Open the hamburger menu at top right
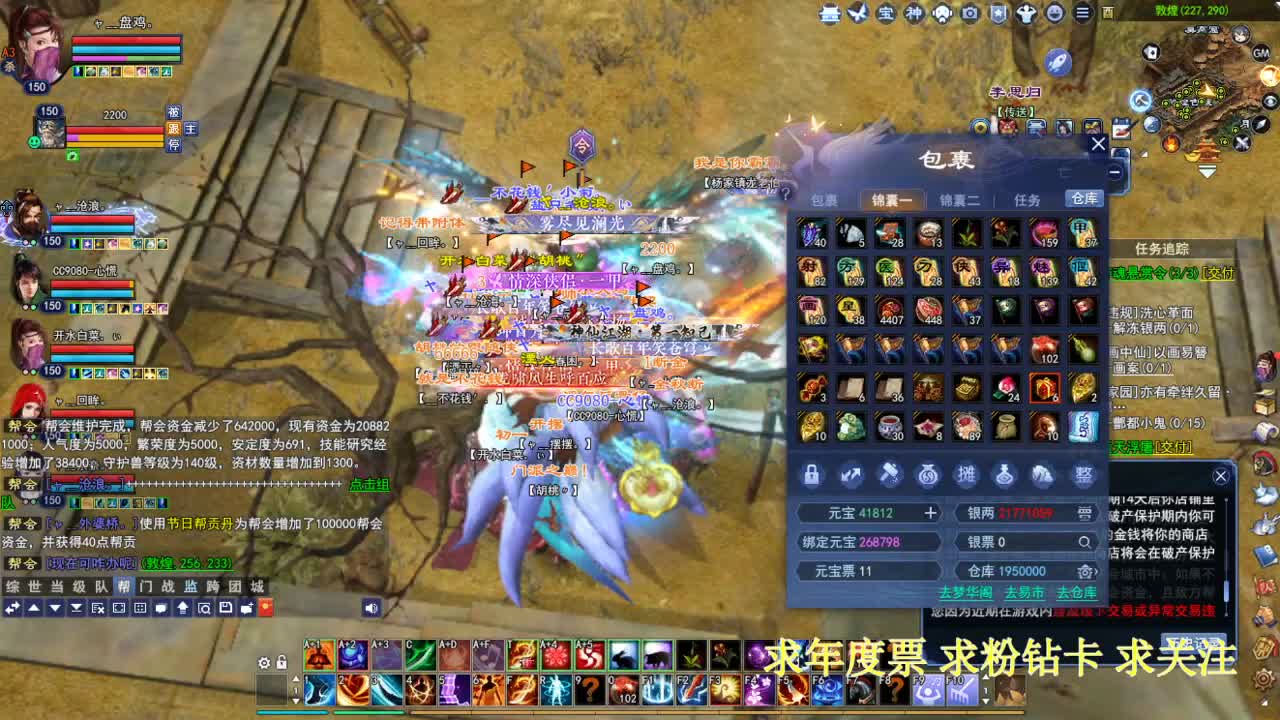The height and width of the screenshot is (720, 1280). tap(1082, 14)
